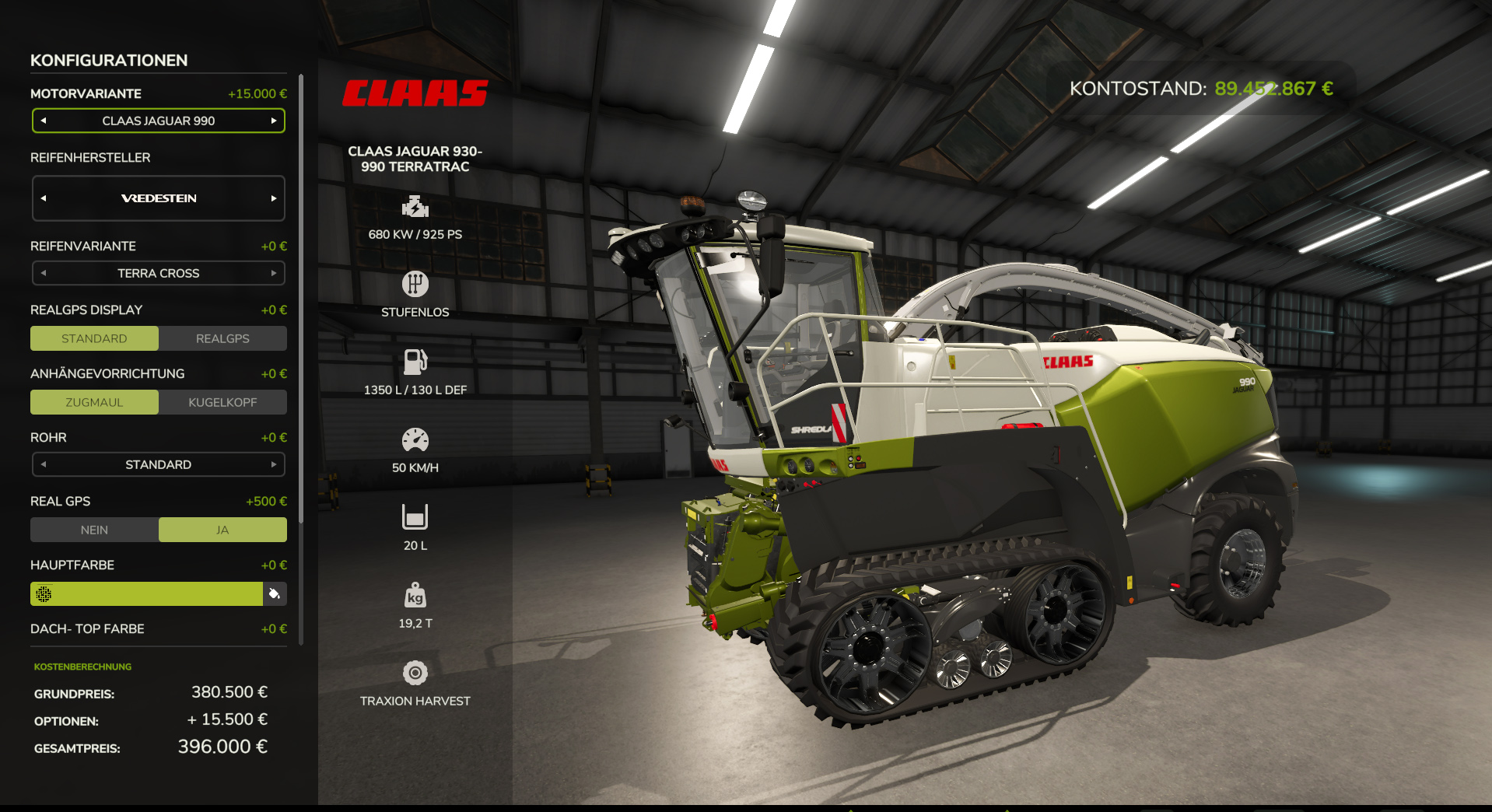Choose Zugmaul hitch option
This screenshot has width=1492, height=812.
94,402
